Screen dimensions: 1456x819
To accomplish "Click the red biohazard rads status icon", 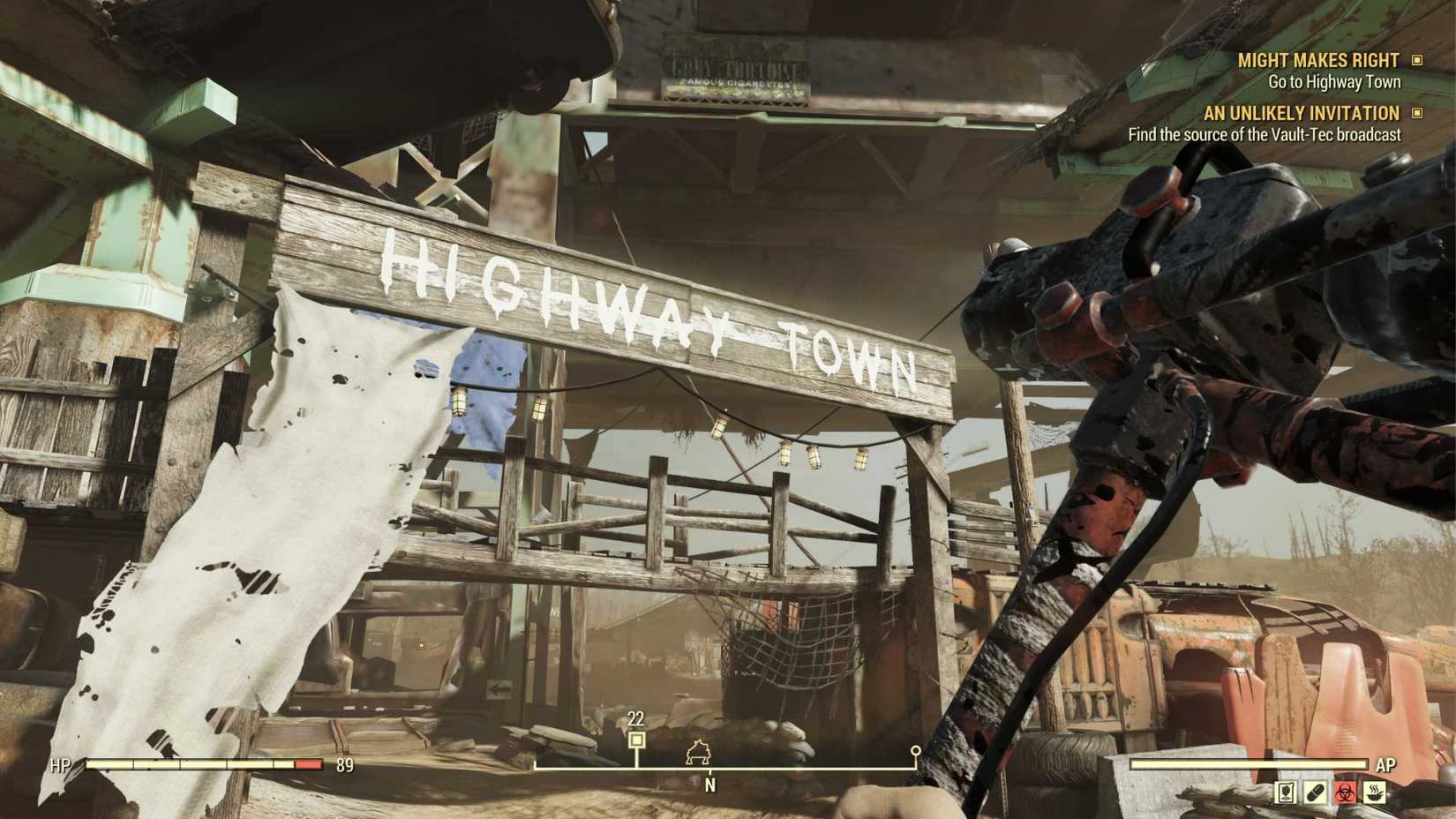I will pos(1344,793).
